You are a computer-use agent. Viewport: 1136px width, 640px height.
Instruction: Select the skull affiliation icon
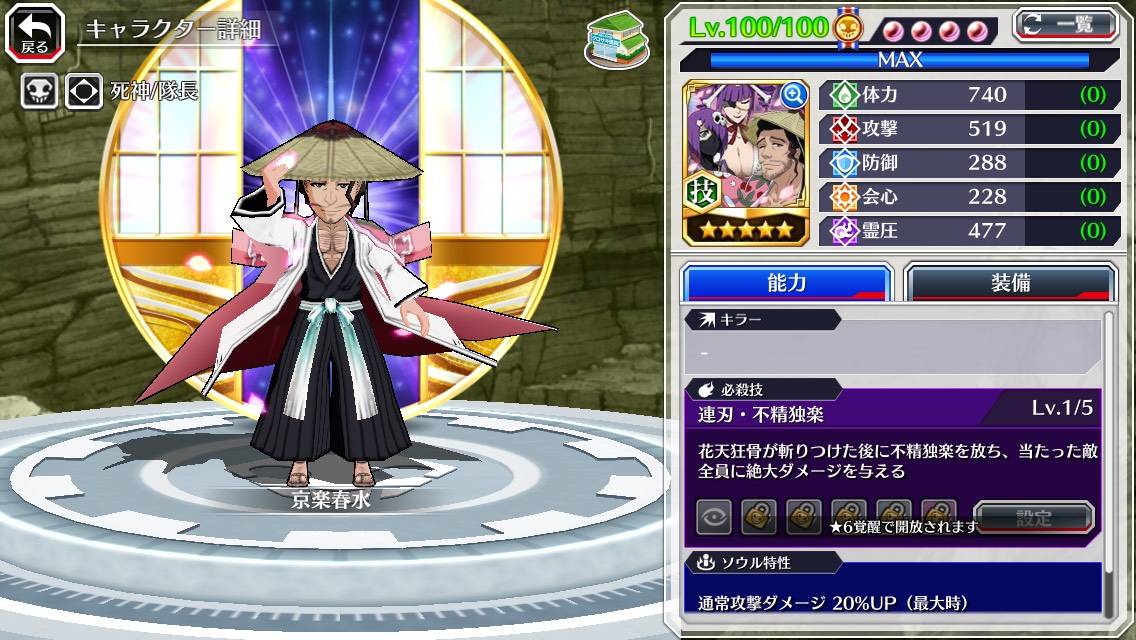point(39,92)
